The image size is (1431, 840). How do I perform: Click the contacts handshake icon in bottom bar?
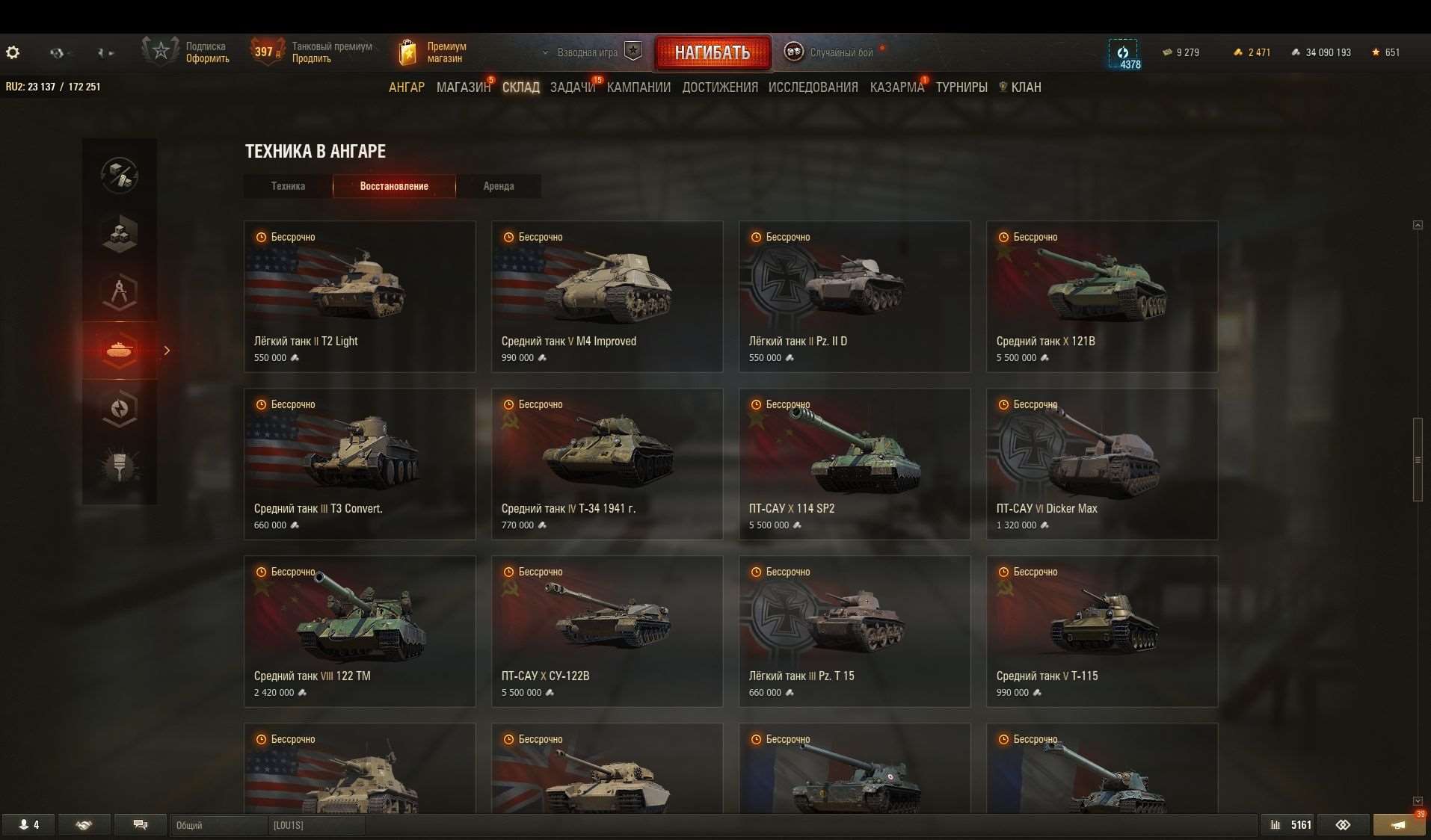(84, 824)
